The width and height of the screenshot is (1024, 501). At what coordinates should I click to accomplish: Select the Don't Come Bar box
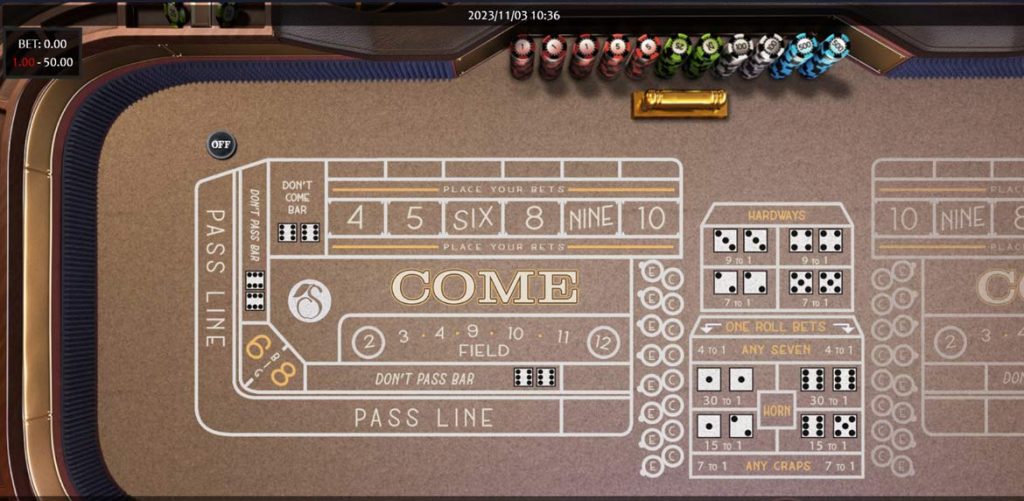(x=297, y=212)
